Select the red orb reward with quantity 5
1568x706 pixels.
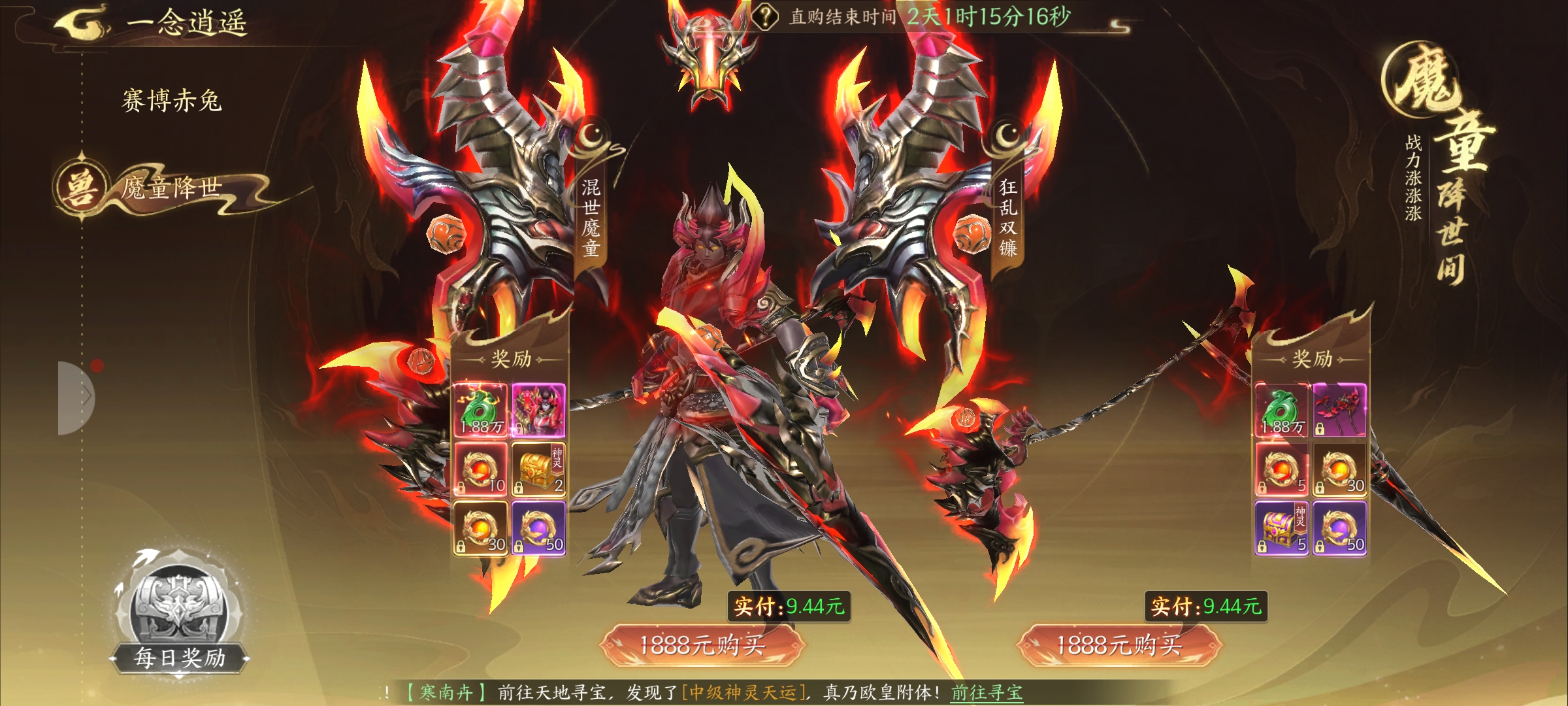click(1281, 469)
